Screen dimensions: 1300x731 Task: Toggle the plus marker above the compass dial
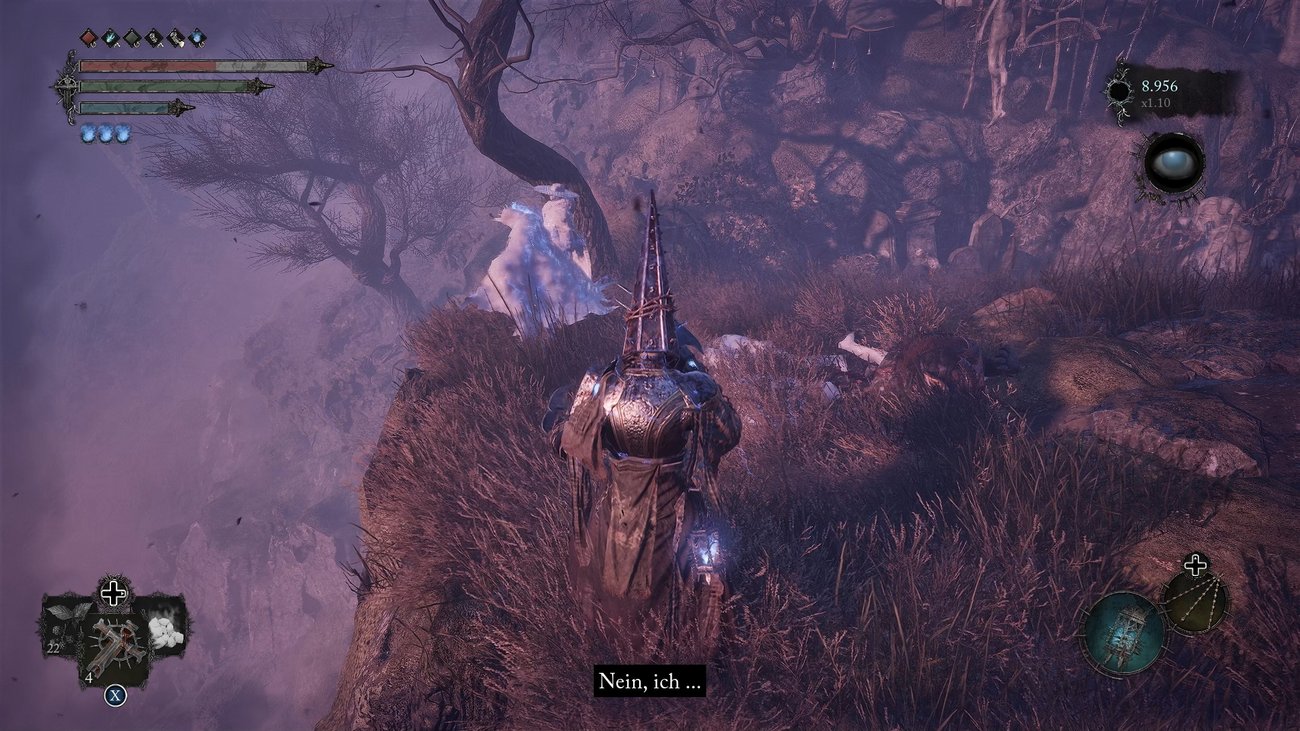[1196, 564]
